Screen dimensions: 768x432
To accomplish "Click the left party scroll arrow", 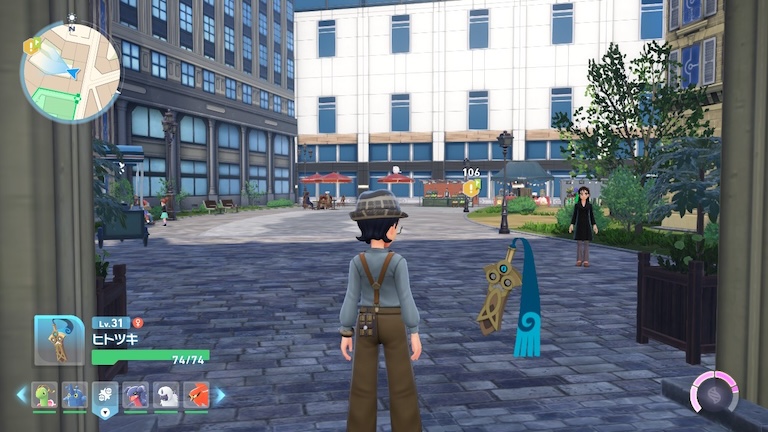I will click(21, 395).
